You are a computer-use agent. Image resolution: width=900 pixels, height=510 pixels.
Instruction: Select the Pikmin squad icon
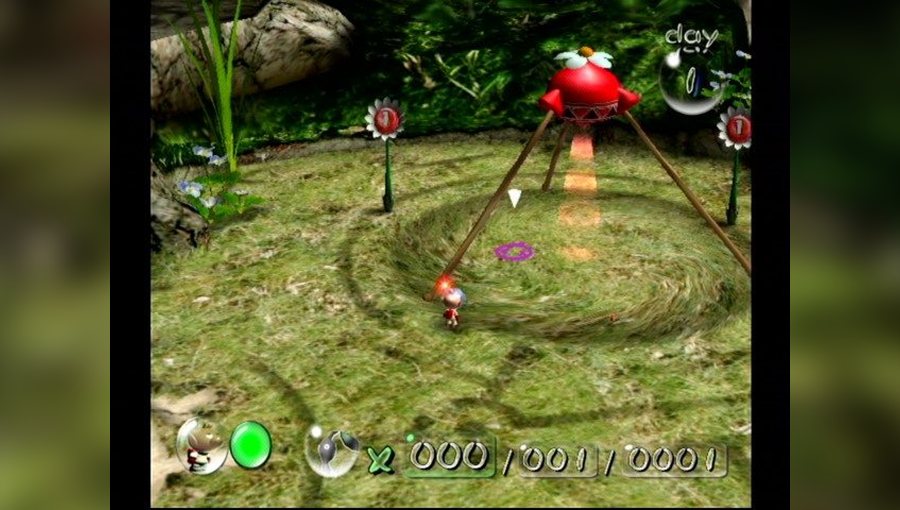333,451
